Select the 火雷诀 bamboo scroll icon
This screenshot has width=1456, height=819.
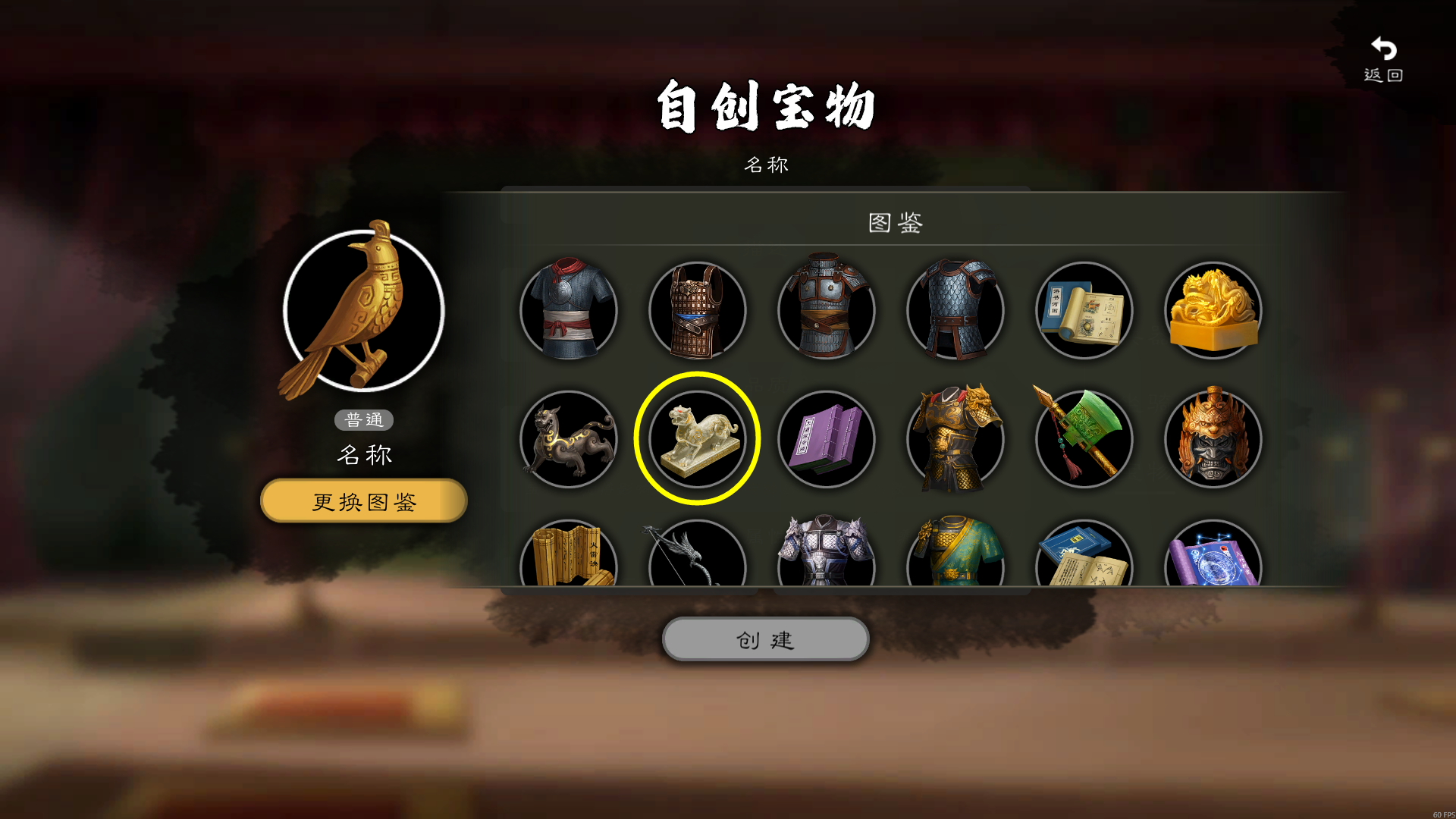click(568, 561)
